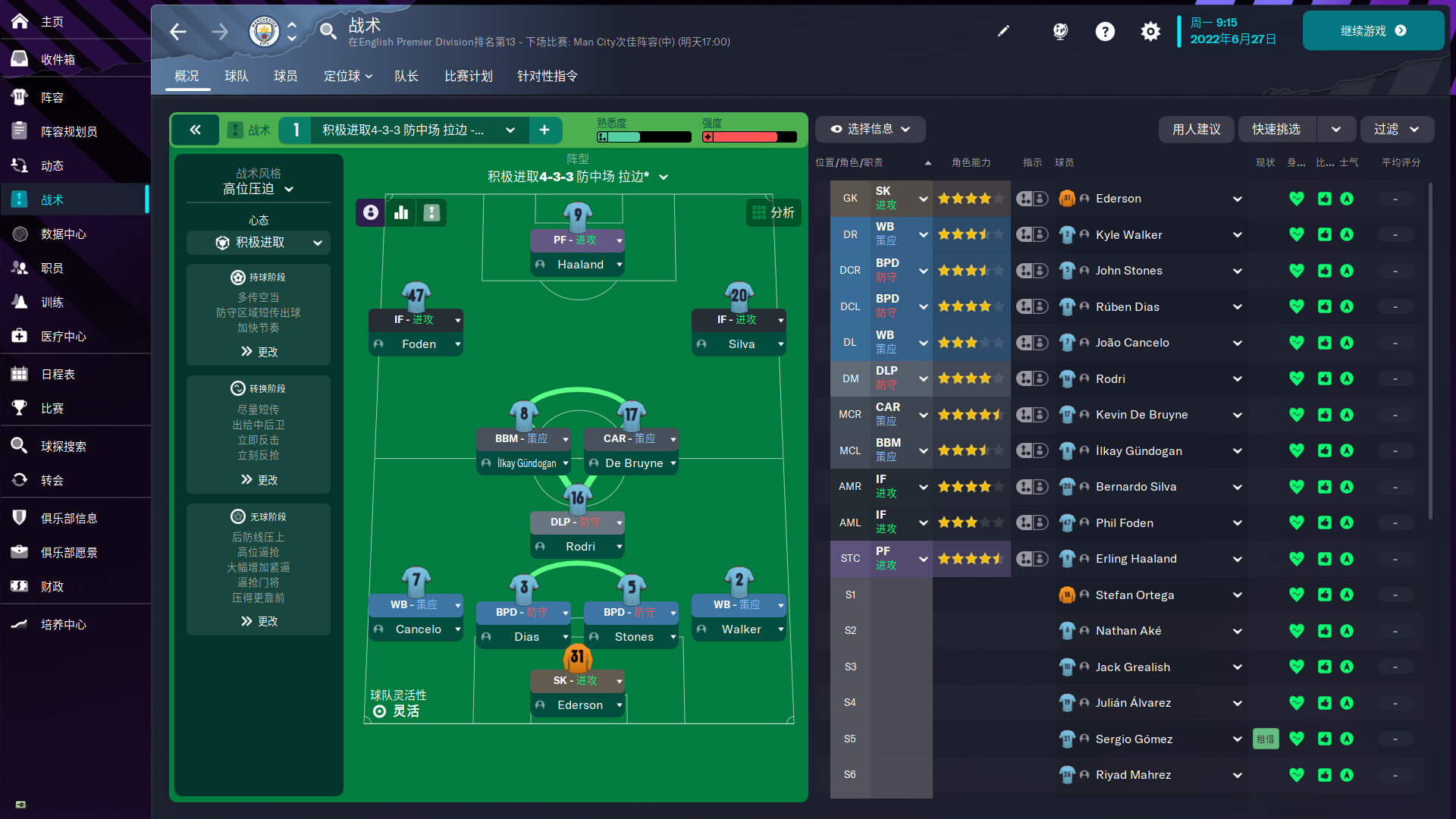The image size is (1456, 819).
Task: Open the 财政 (Finances) sidebar icon
Action: [19, 586]
